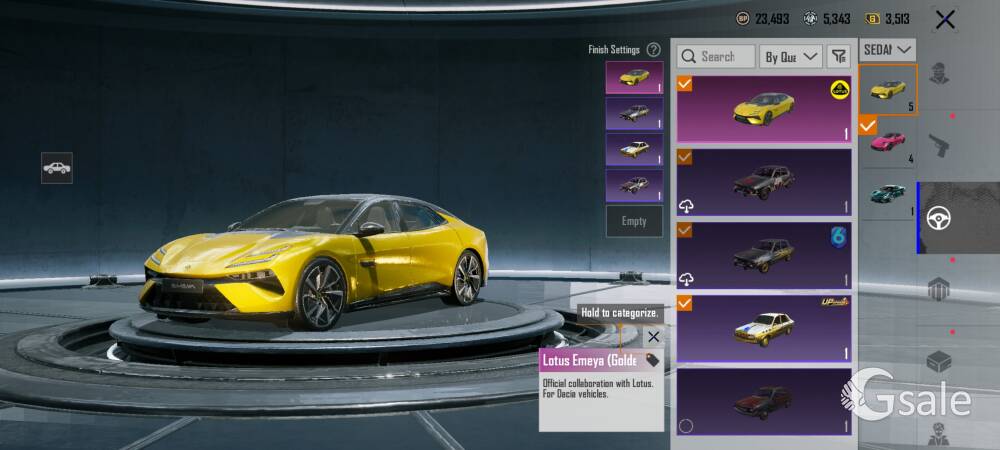Select the dark red Dacia skin card
Image resolution: width=1000 pixels, height=450 pixels.
[764, 401]
